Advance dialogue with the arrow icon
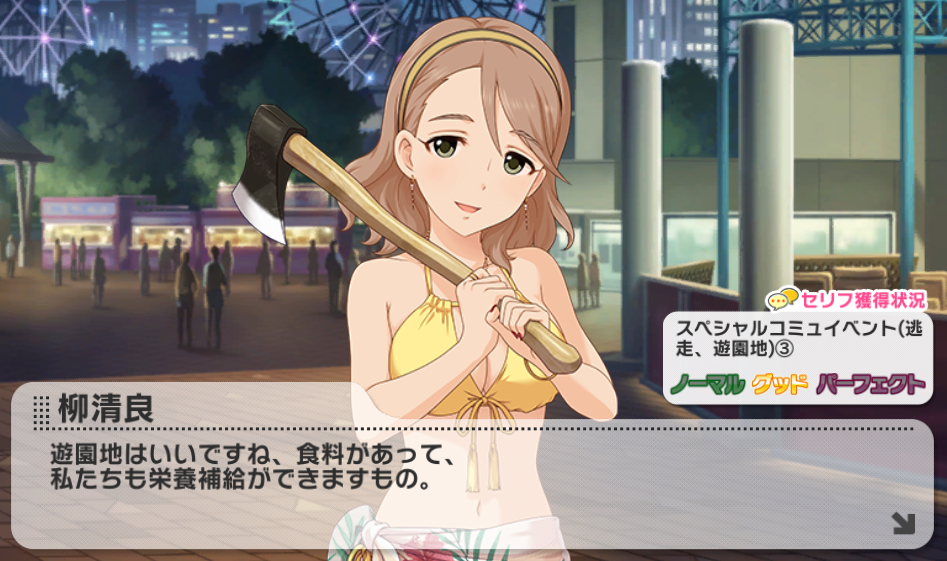This screenshot has width=947, height=561. click(903, 522)
